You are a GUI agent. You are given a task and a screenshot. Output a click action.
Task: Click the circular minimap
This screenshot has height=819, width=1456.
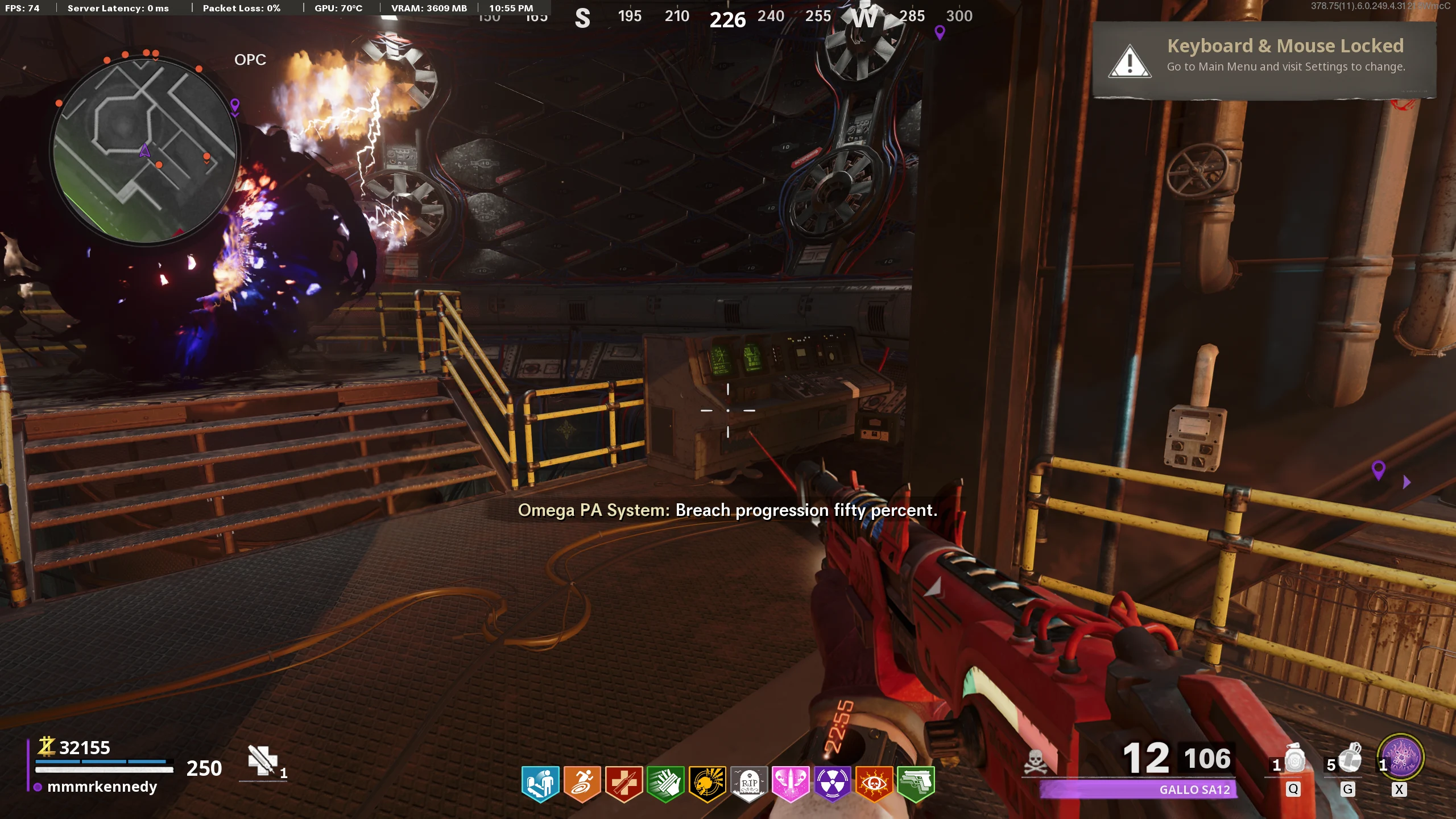coord(144,151)
